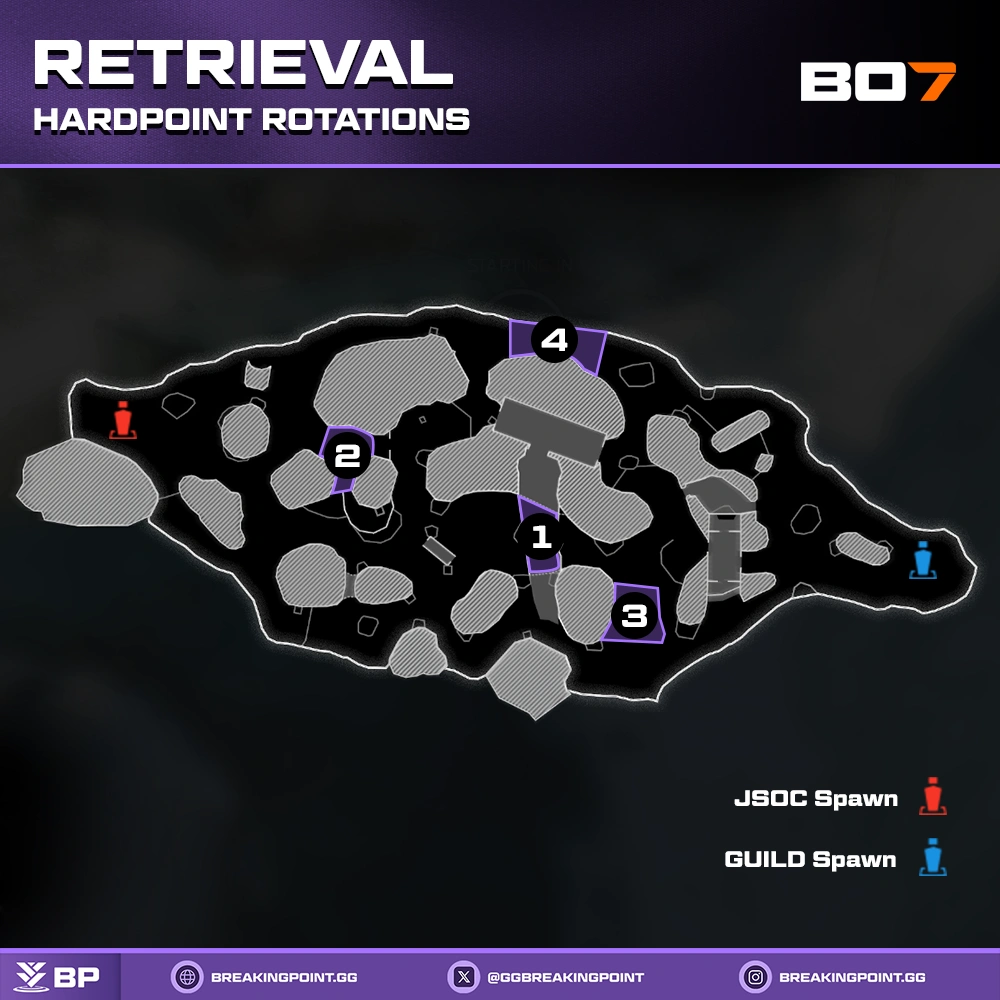Choose the JSOC Spawn legend entry
This screenshot has width=1000, height=1000.
[838, 799]
